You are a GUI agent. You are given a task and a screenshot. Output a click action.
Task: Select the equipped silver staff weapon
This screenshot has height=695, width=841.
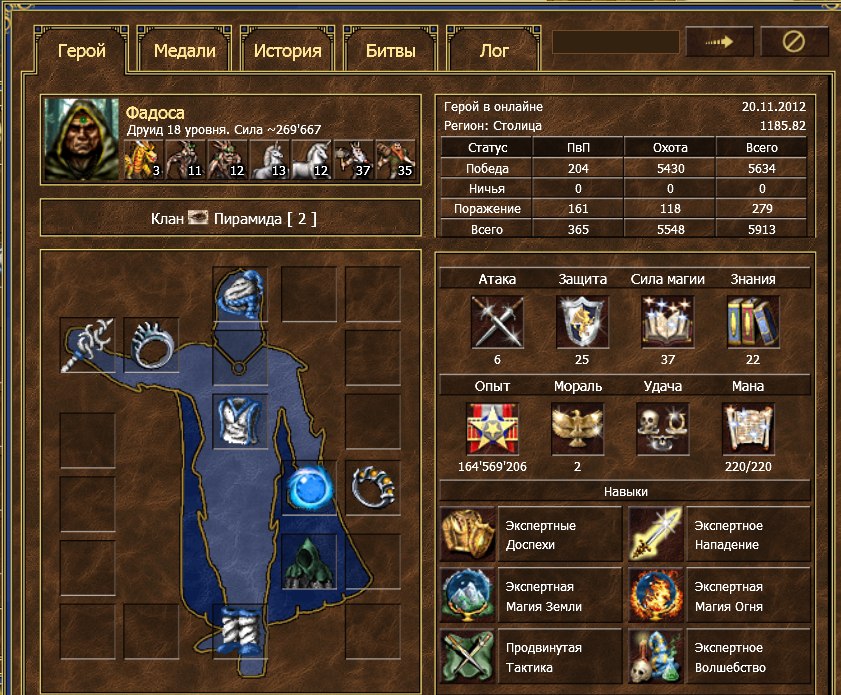(x=87, y=345)
